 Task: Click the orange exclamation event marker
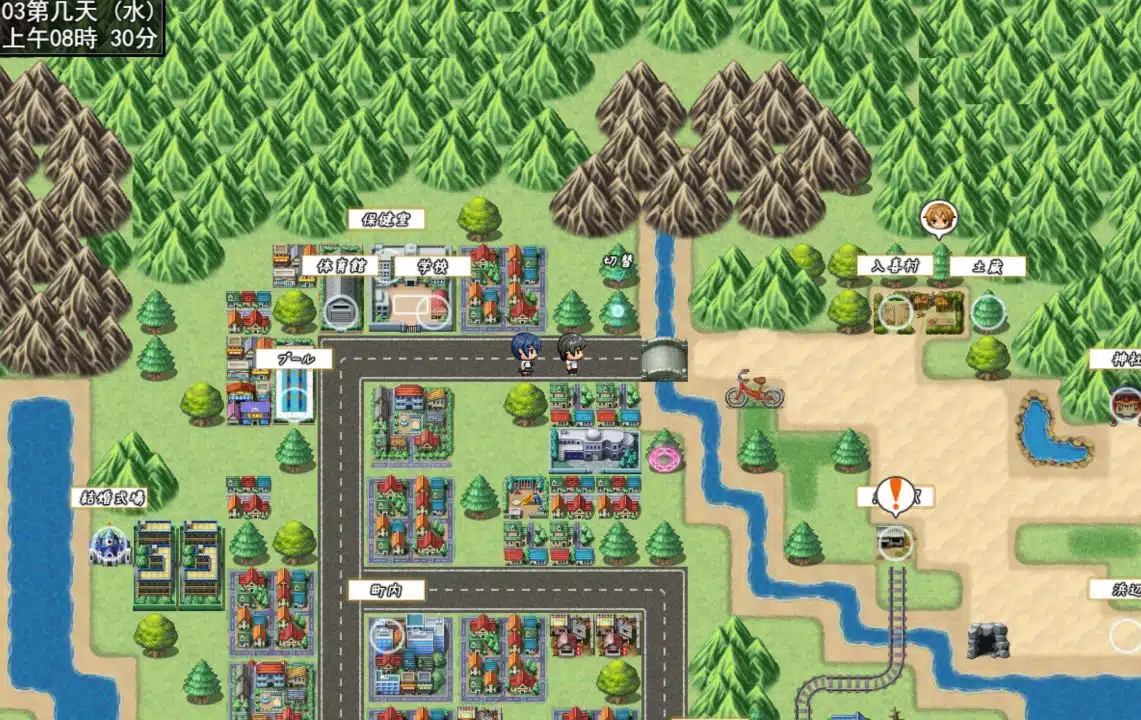pyautogui.click(x=895, y=495)
